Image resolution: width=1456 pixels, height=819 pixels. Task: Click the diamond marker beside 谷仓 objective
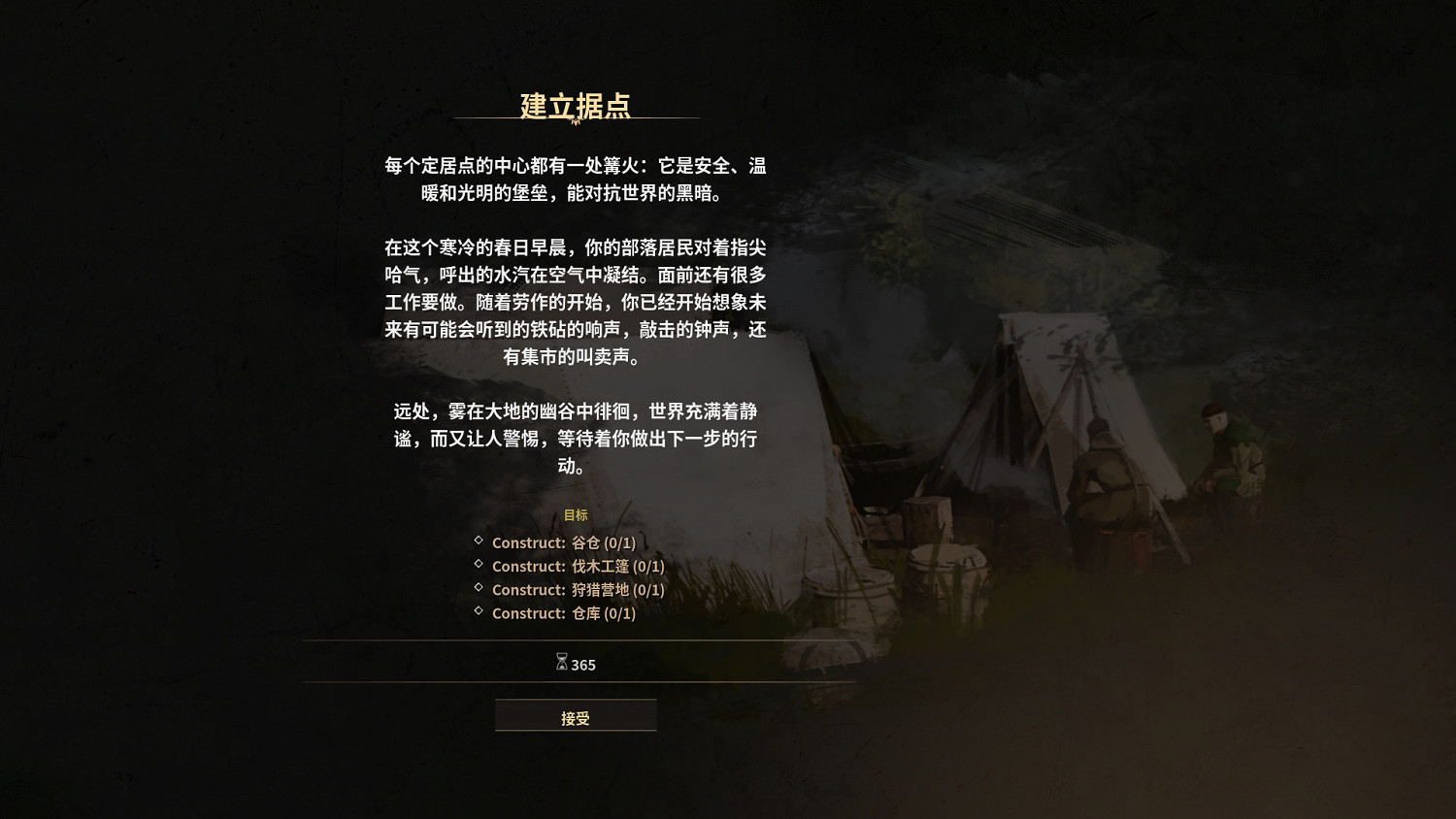point(477,542)
